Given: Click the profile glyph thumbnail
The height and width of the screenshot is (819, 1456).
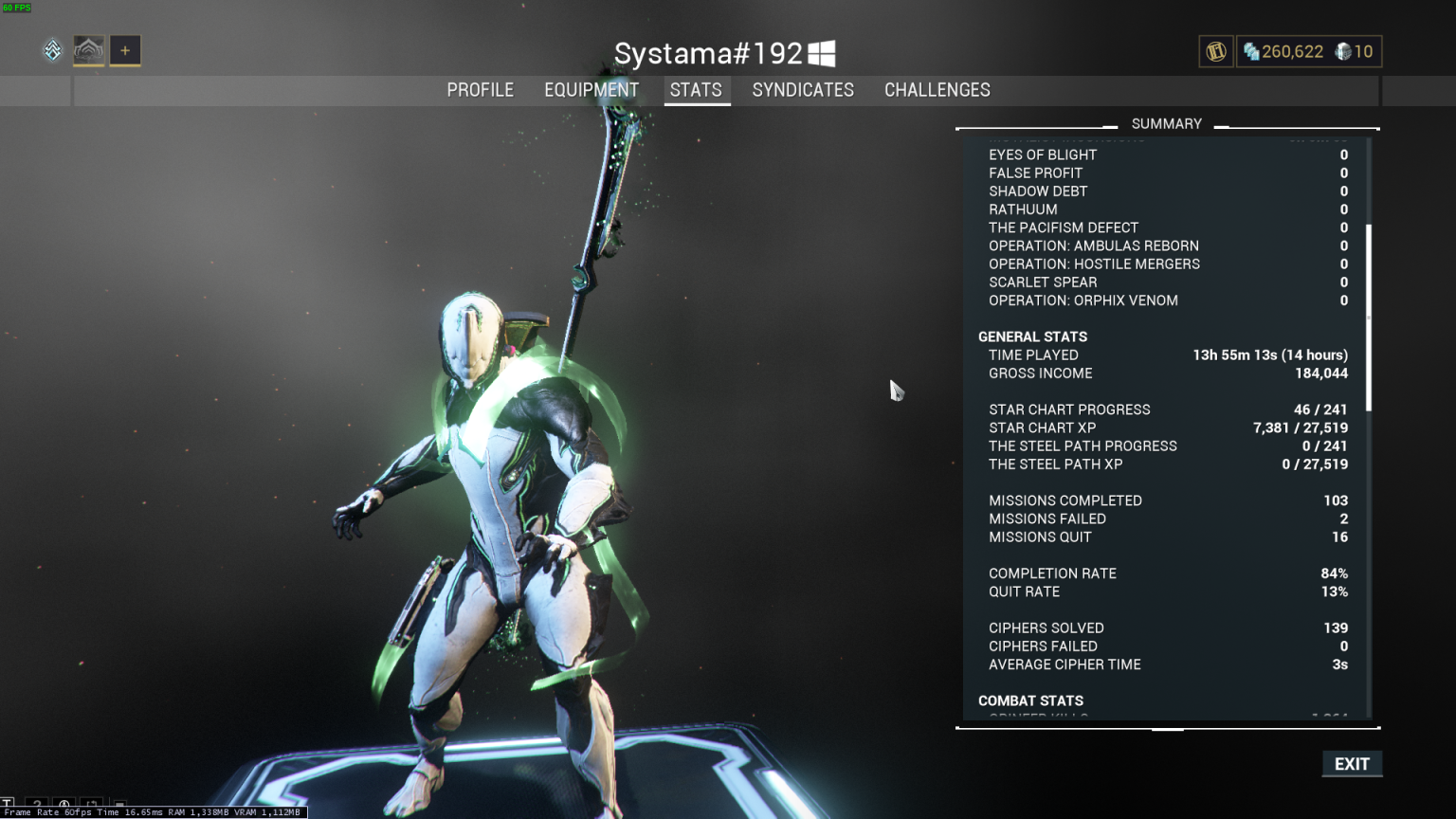Looking at the screenshot, I should (88, 50).
